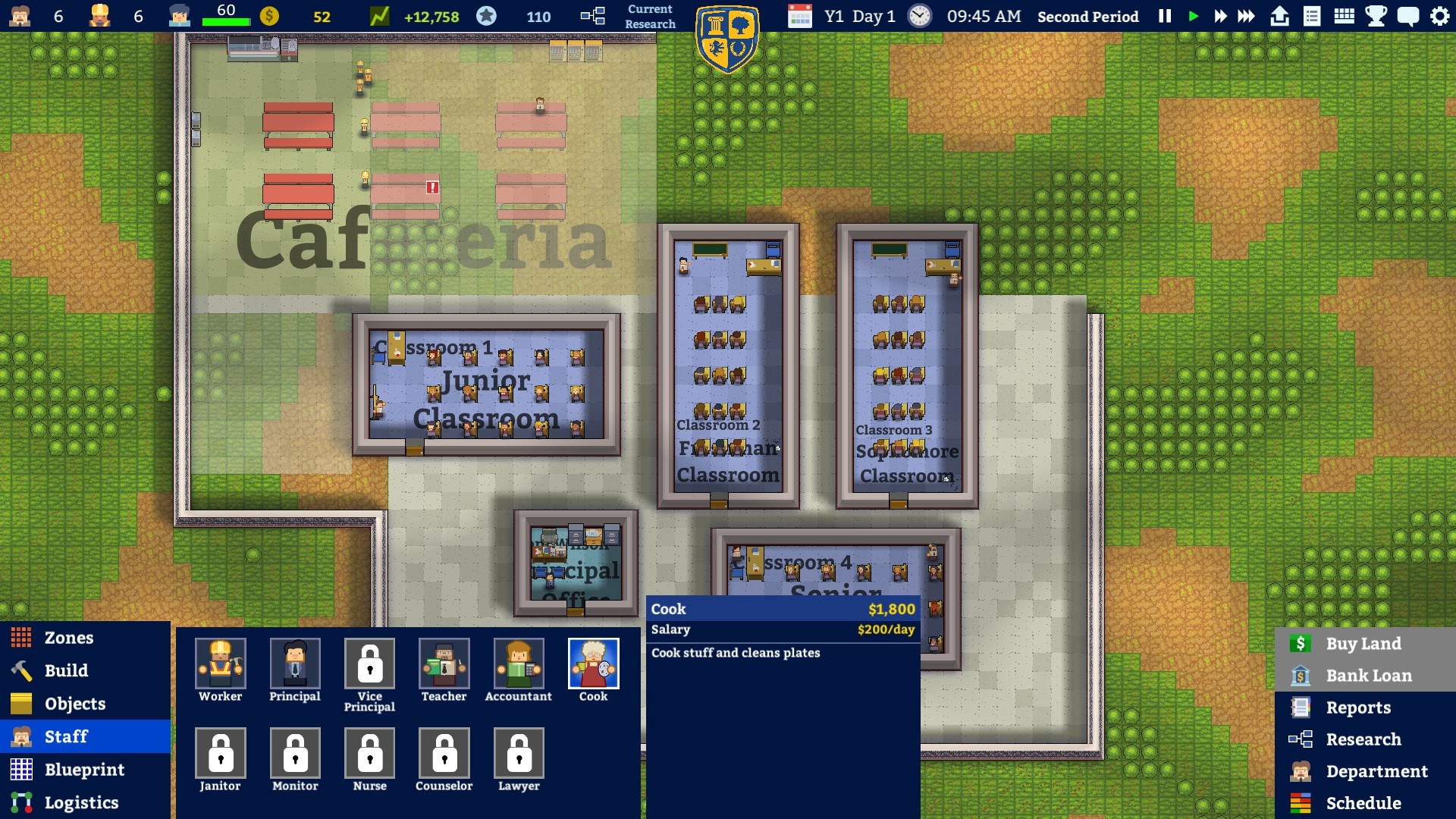Hire a Worker from the staff panel
1456x819 pixels.
220,664
